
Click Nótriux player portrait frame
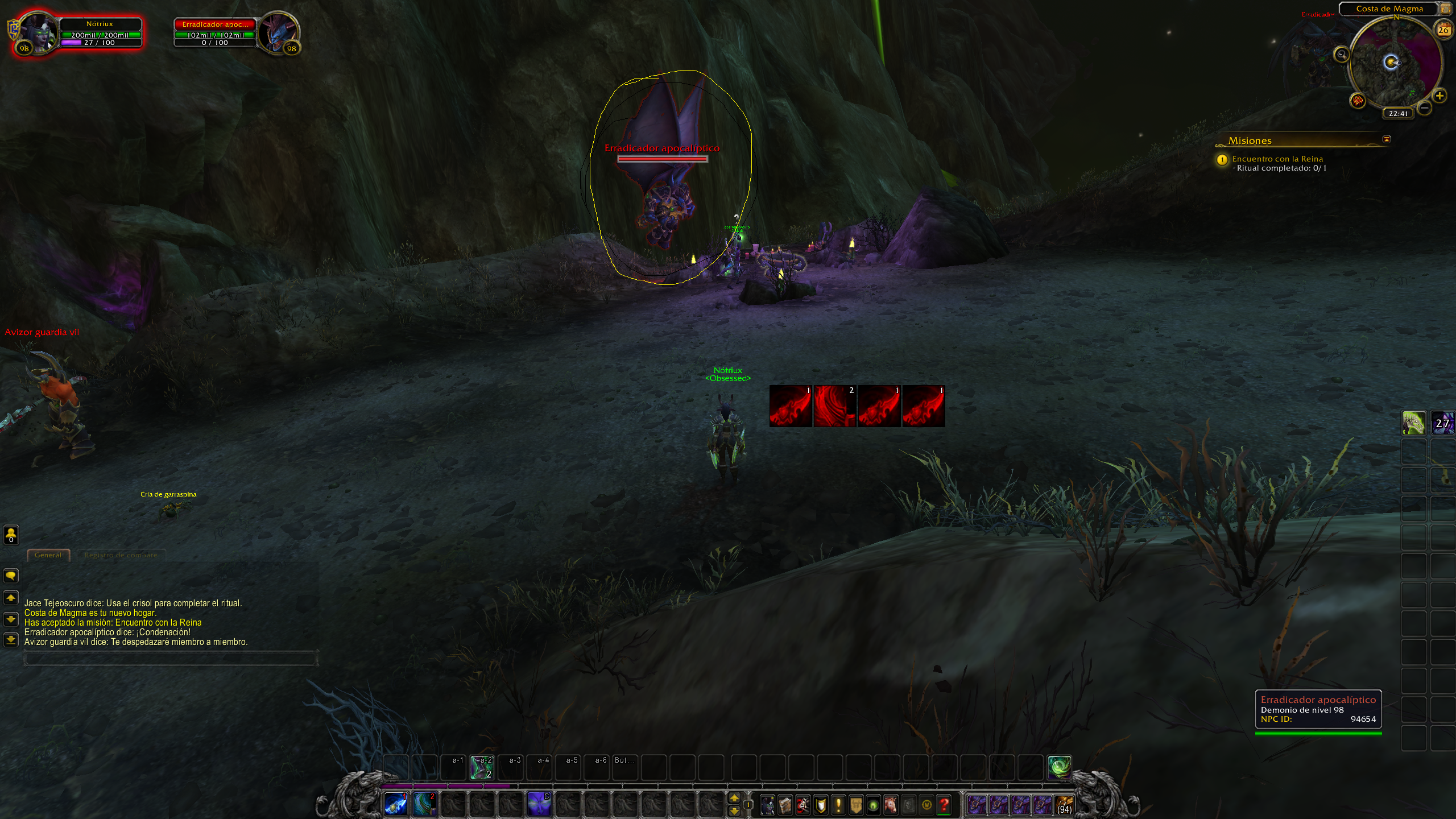coord(37,33)
